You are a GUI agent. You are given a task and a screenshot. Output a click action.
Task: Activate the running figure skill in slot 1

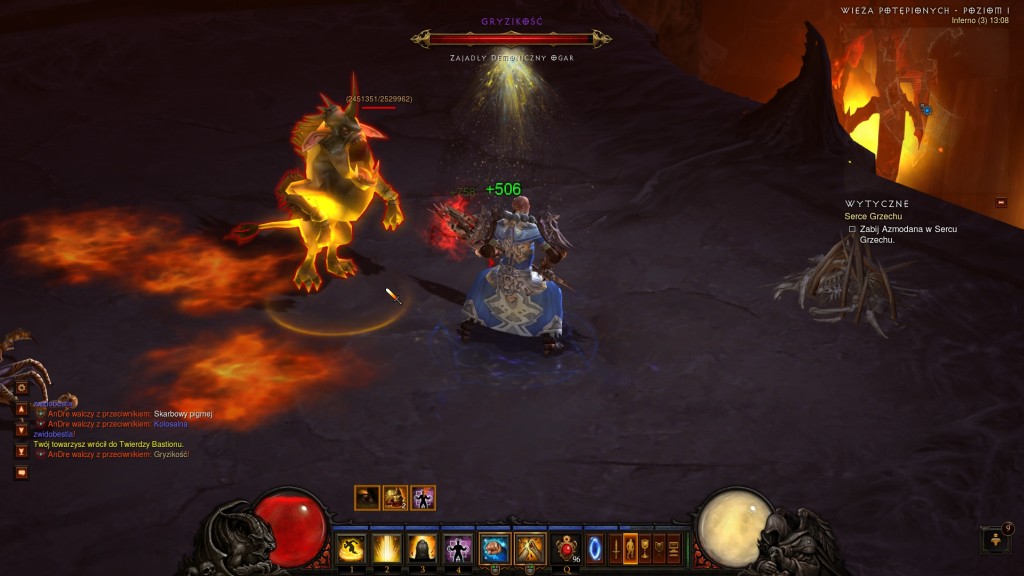tap(351, 548)
